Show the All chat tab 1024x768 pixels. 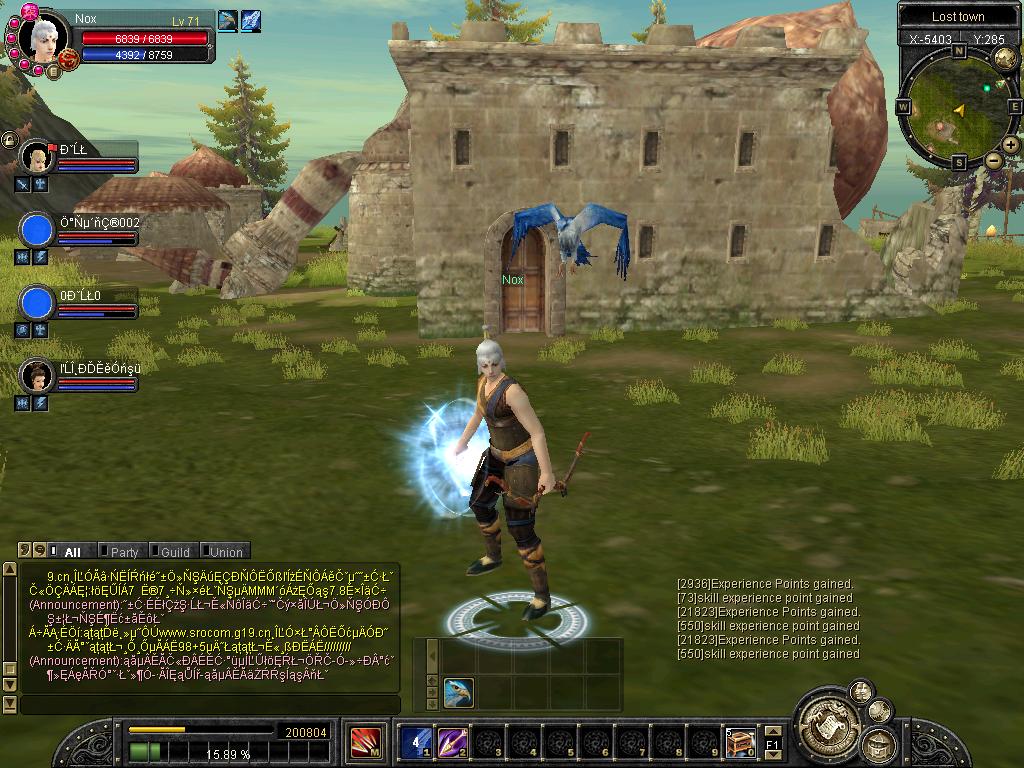(x=71, y=551)
